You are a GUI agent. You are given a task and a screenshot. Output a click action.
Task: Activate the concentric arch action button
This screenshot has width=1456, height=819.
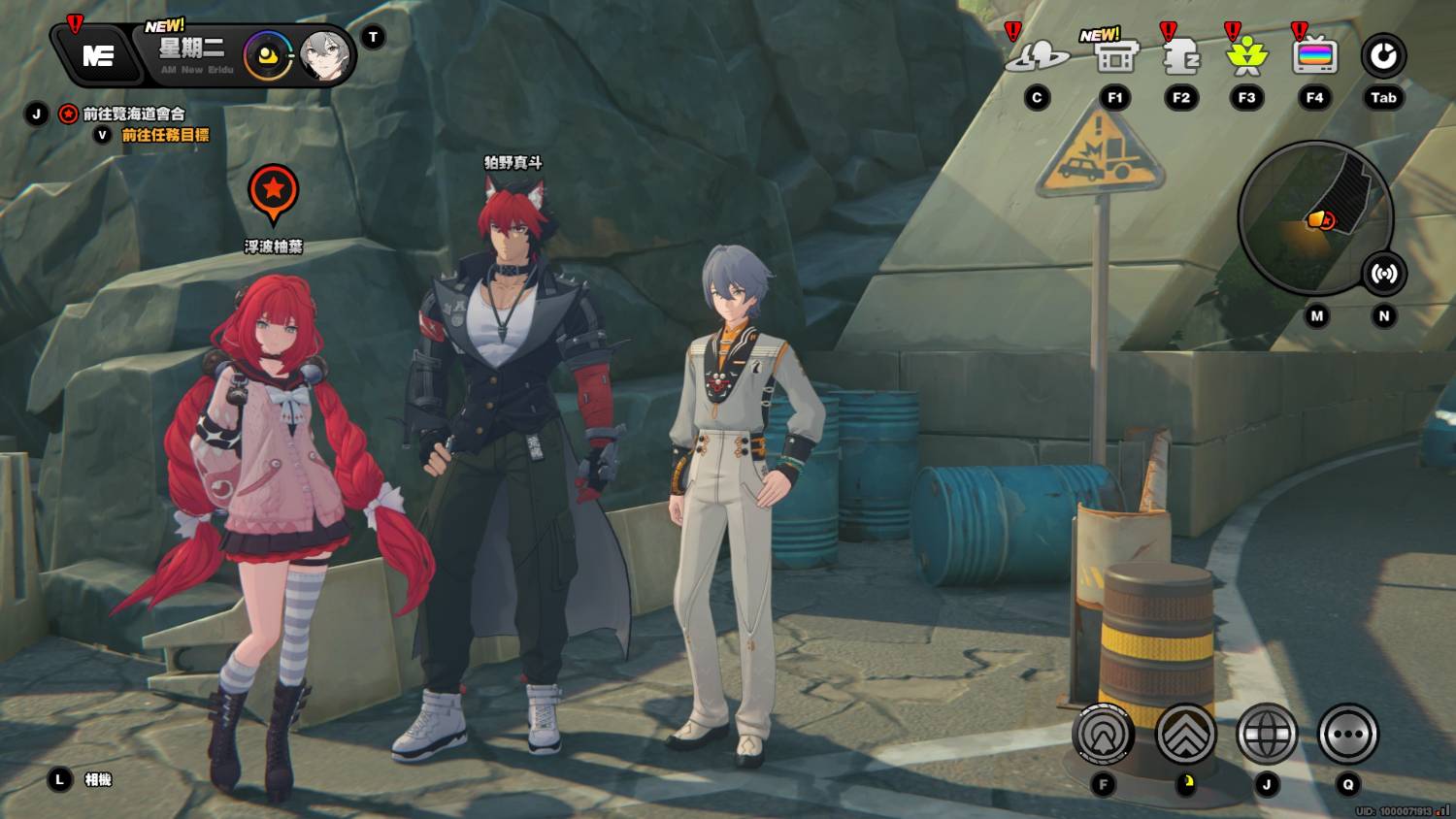[1104, 734]
